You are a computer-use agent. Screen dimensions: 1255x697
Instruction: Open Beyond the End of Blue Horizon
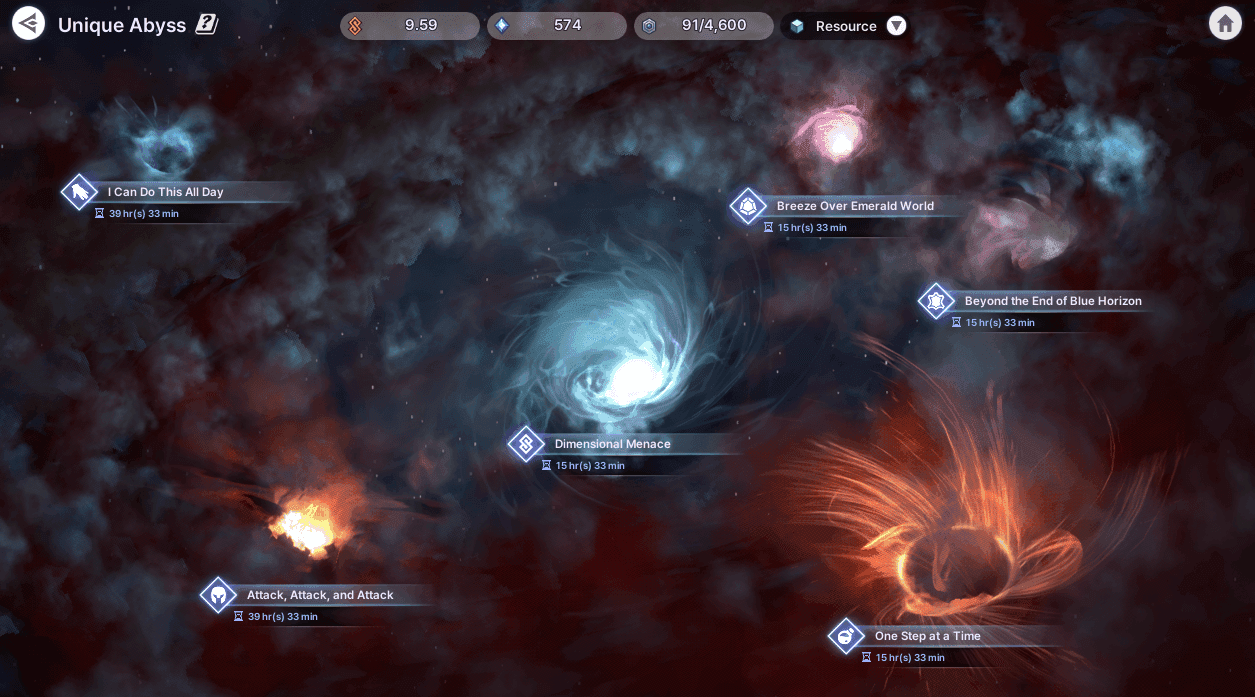[1052, 301]
